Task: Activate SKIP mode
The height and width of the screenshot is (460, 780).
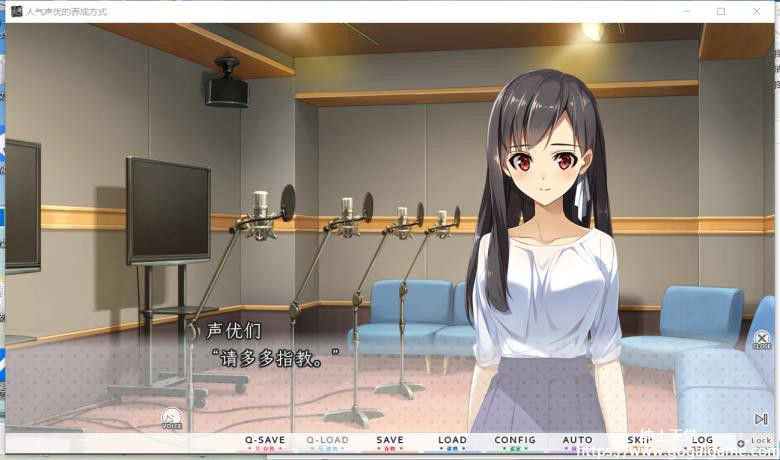Action: [640, 441]
